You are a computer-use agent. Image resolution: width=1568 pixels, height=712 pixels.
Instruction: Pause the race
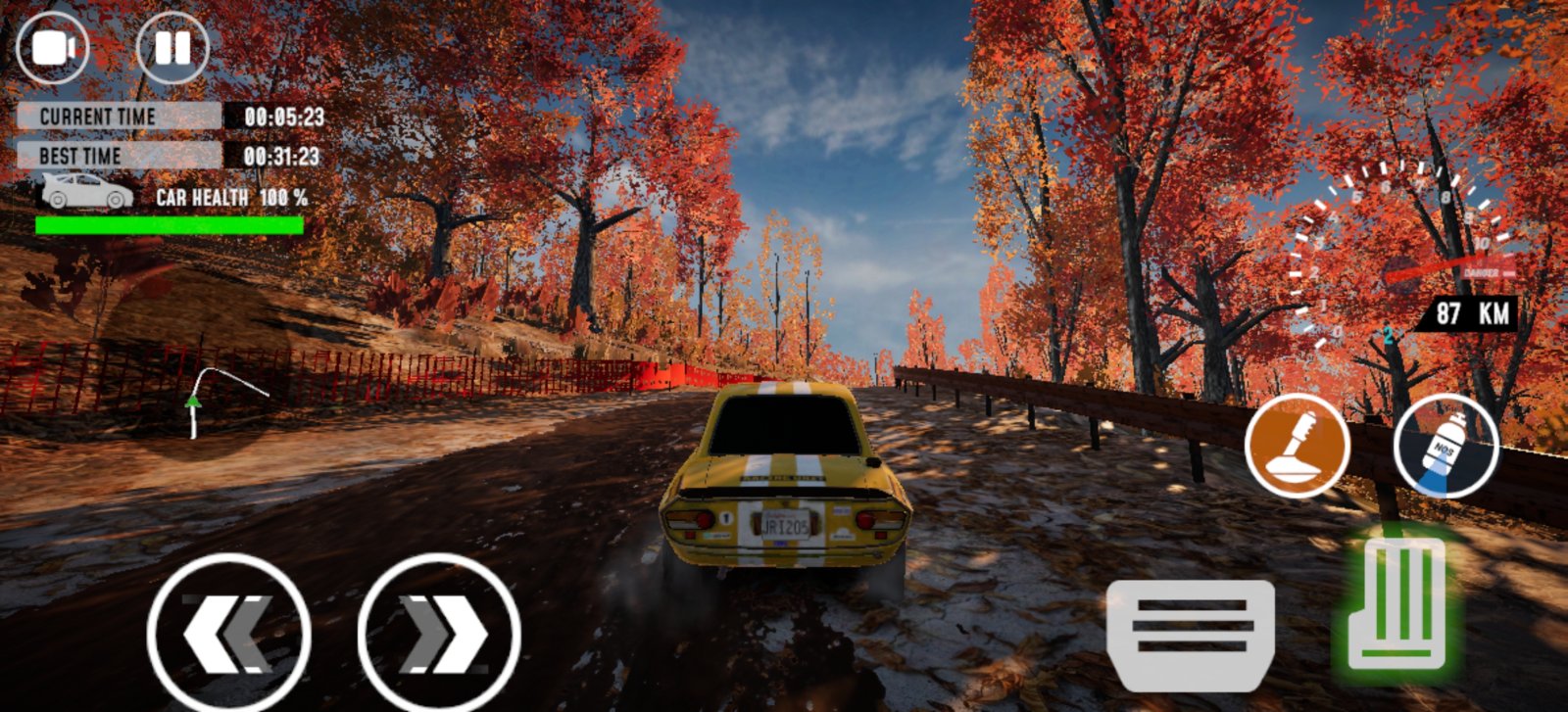tap(172, 47)
